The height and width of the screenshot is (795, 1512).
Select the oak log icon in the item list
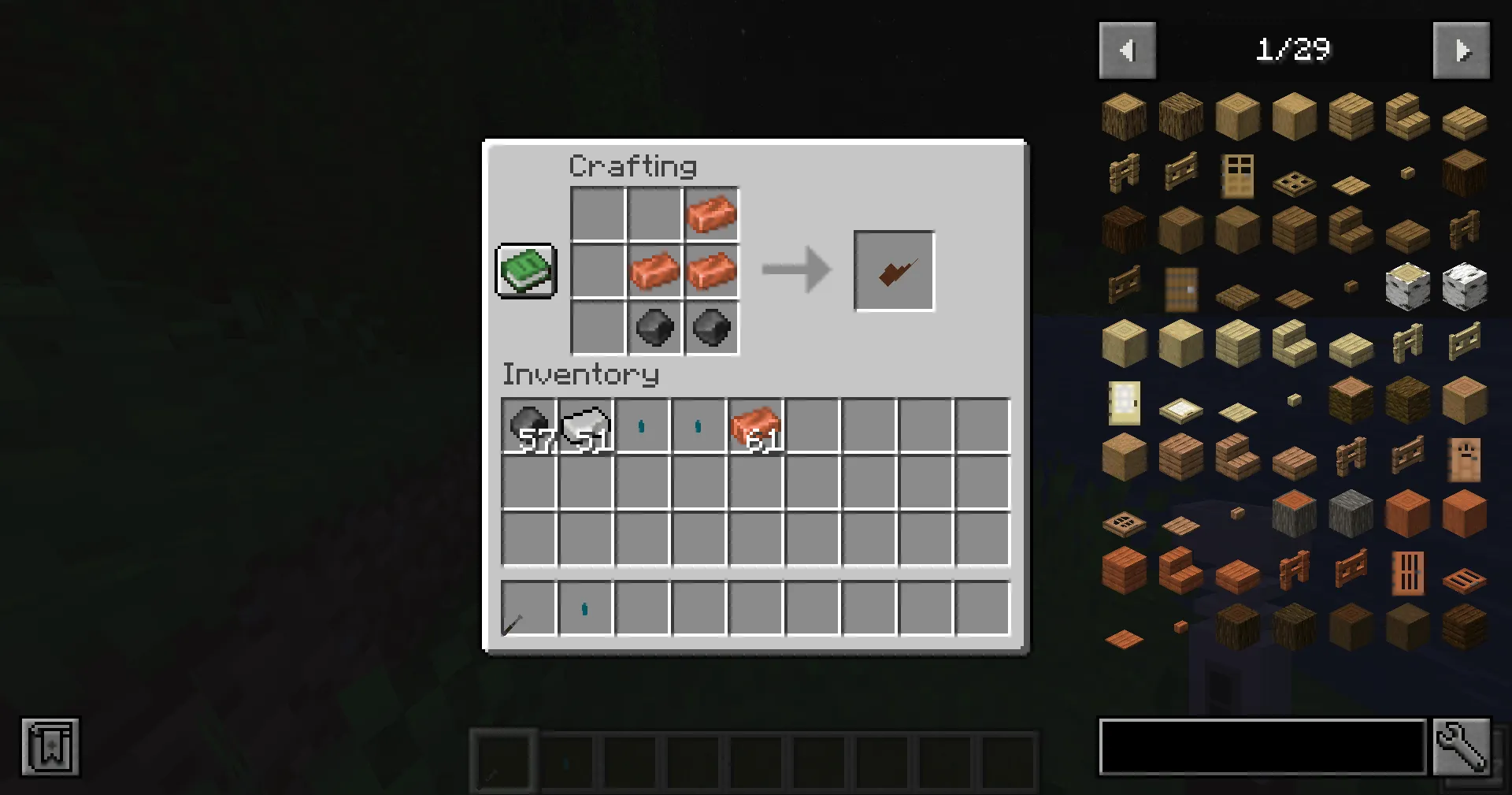coord(1124,116)
